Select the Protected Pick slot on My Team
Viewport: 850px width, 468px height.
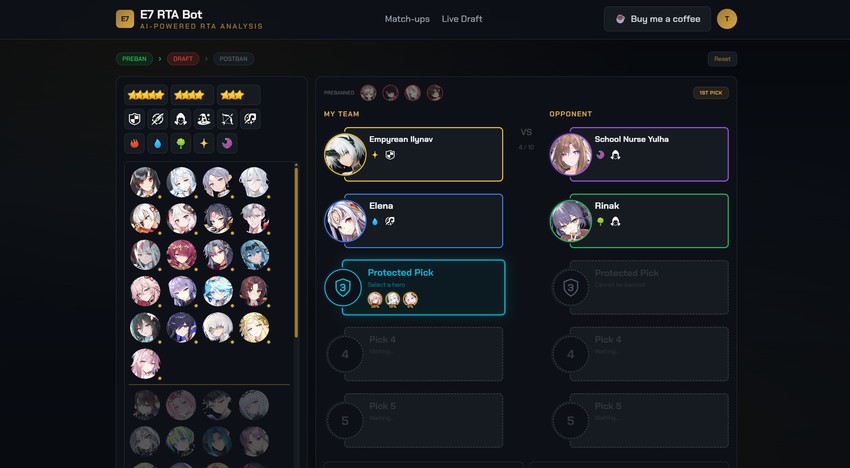[422, 287]
